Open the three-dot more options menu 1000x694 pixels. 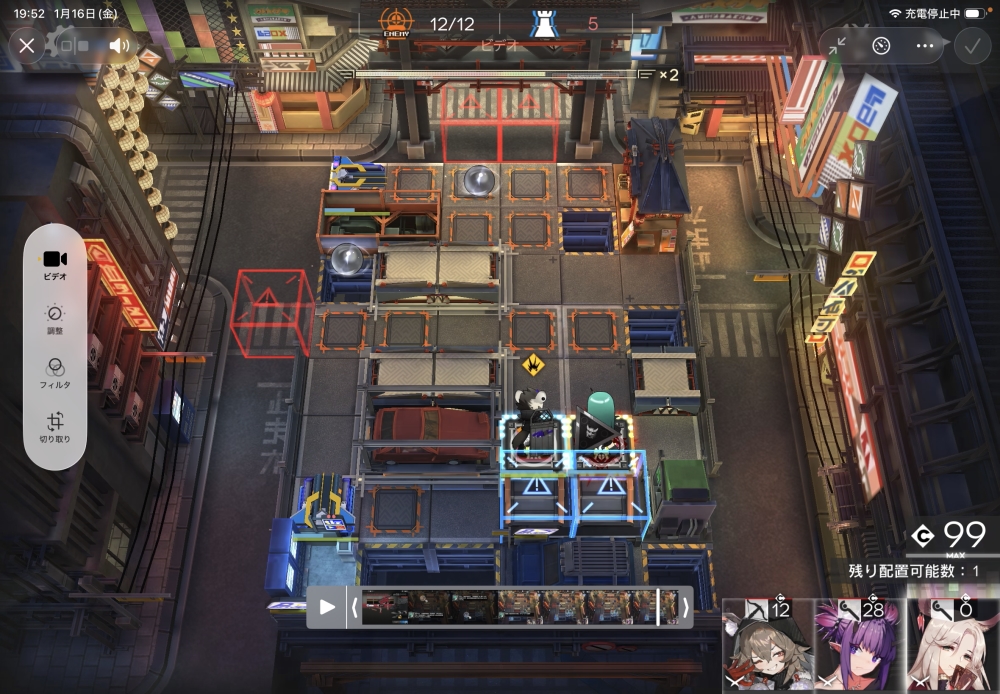[925, 45]
